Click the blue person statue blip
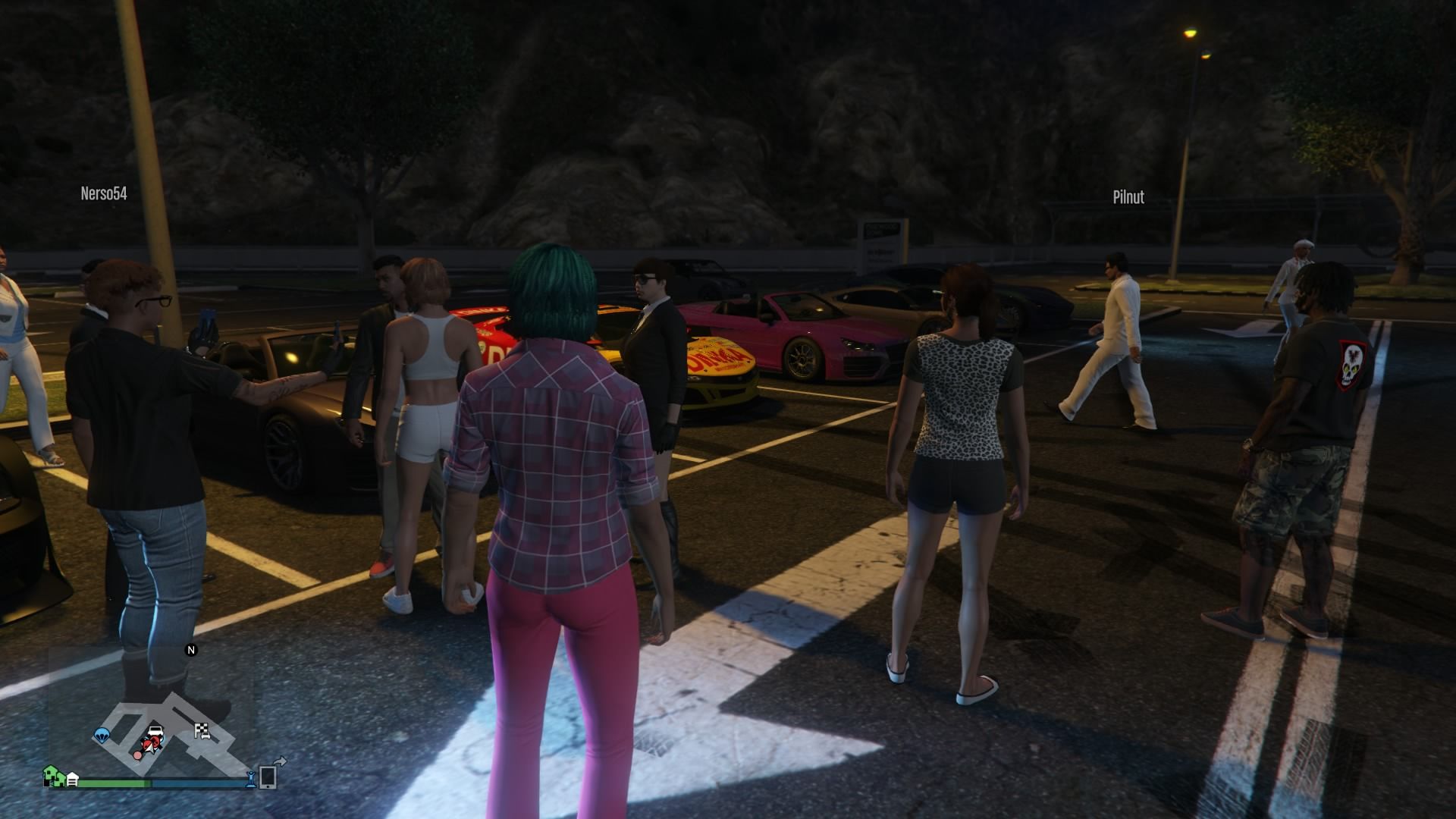 tap(249, 778)
